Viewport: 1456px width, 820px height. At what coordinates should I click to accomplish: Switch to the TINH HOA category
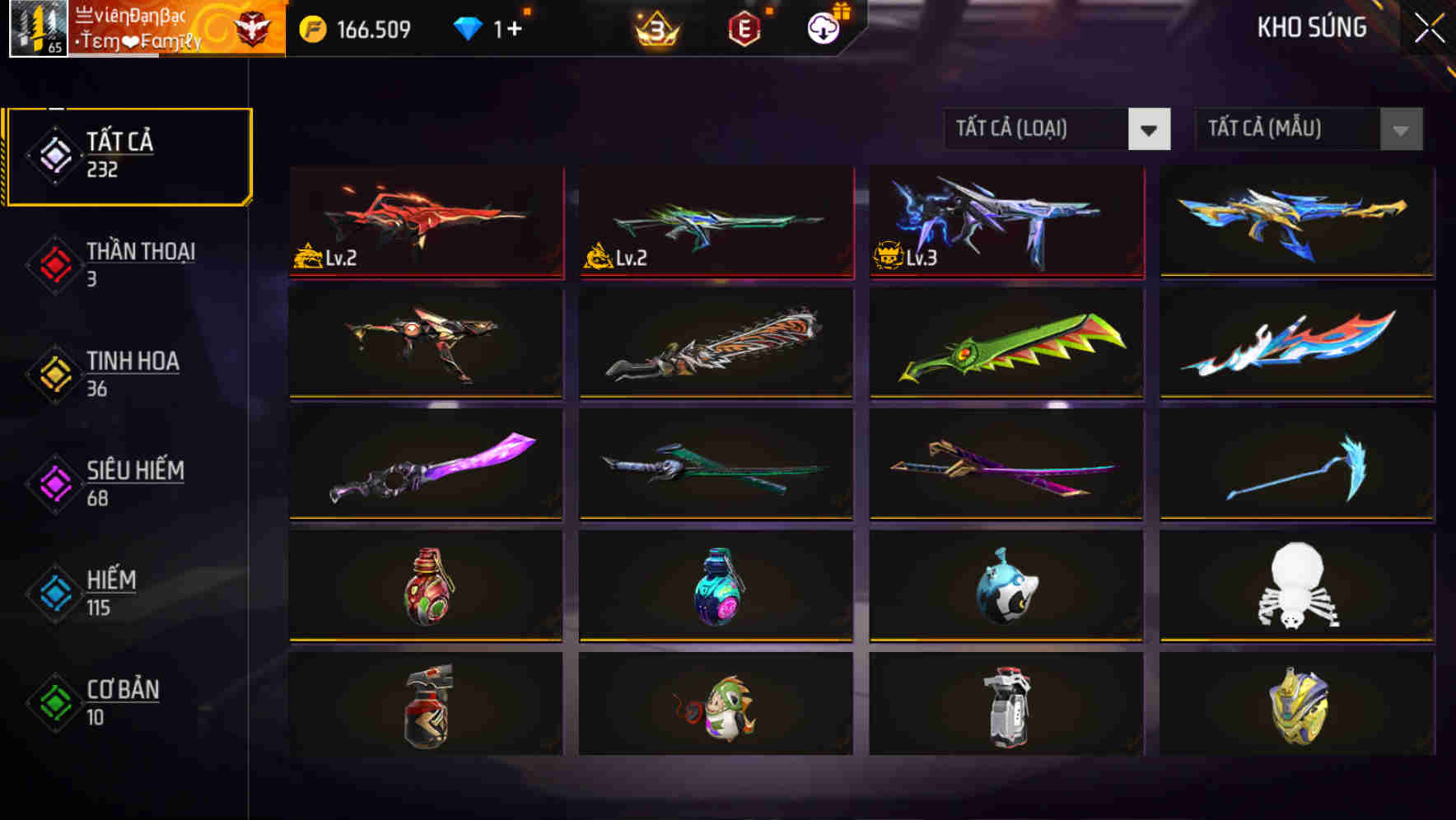click(54, 374)
